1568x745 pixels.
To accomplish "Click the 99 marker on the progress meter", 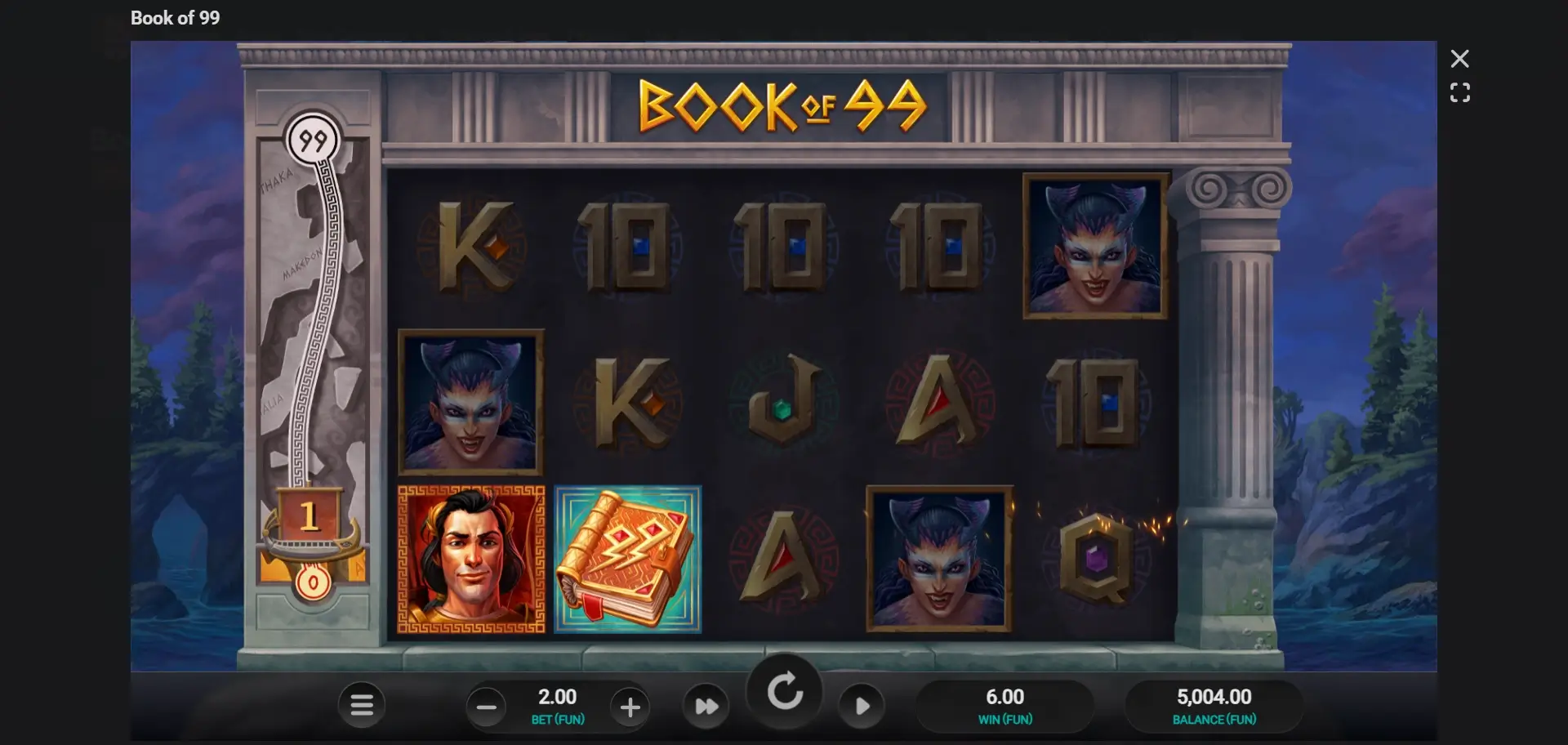I will click(x=314, y=139).
